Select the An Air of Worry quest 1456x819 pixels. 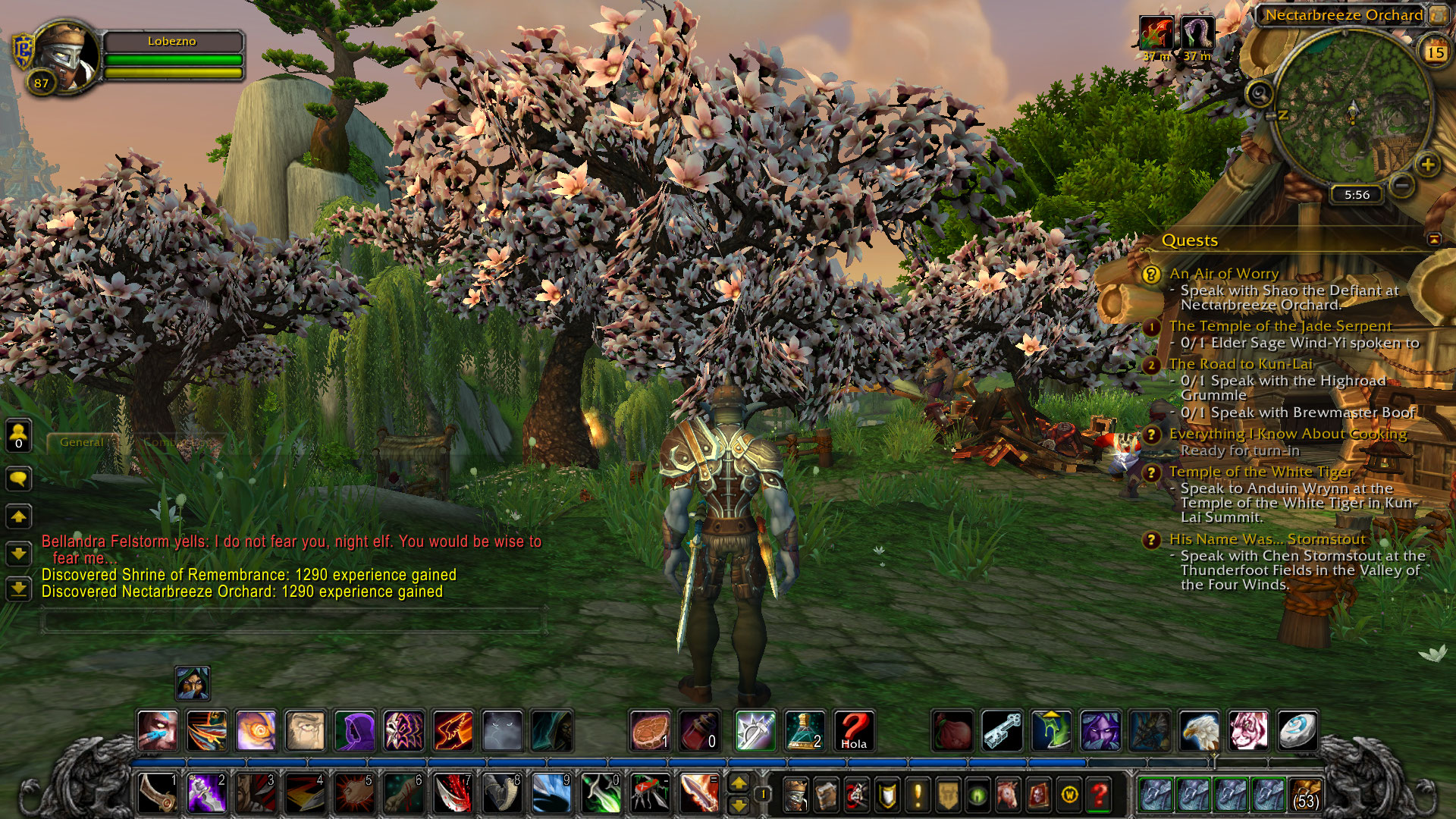coord(1224,274)
